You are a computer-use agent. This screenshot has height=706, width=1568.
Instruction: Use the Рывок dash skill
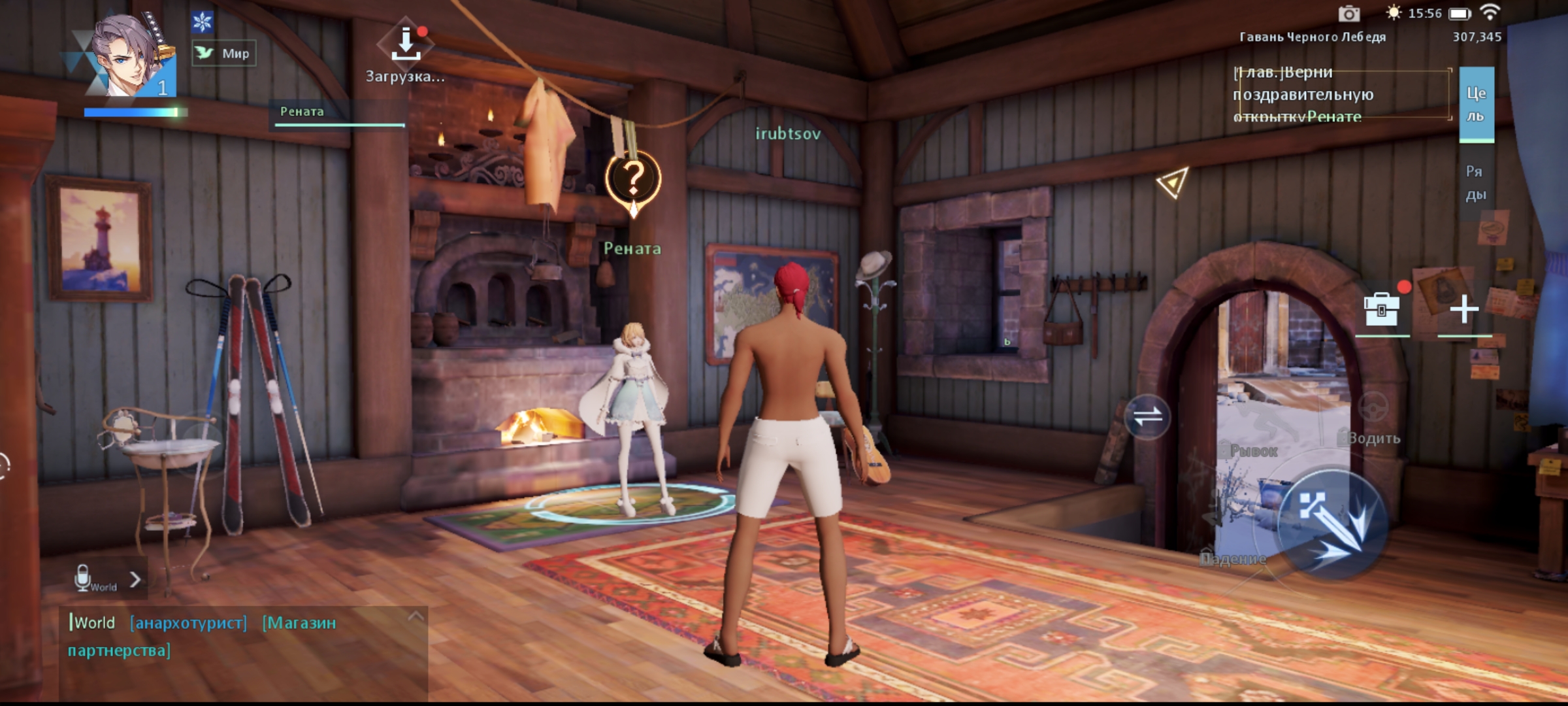[1253, 451]
